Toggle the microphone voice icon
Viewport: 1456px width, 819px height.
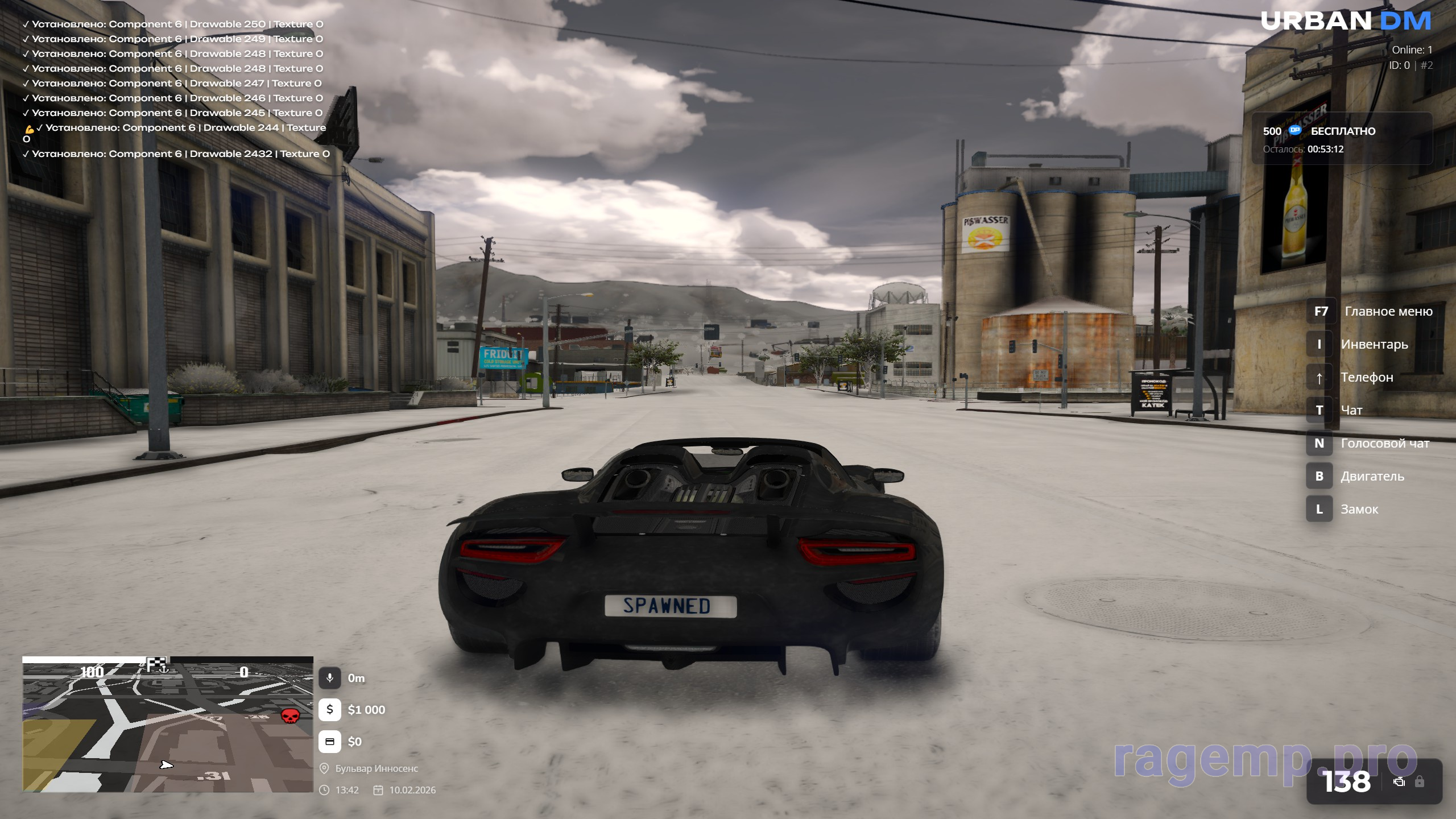pos(330,678)
